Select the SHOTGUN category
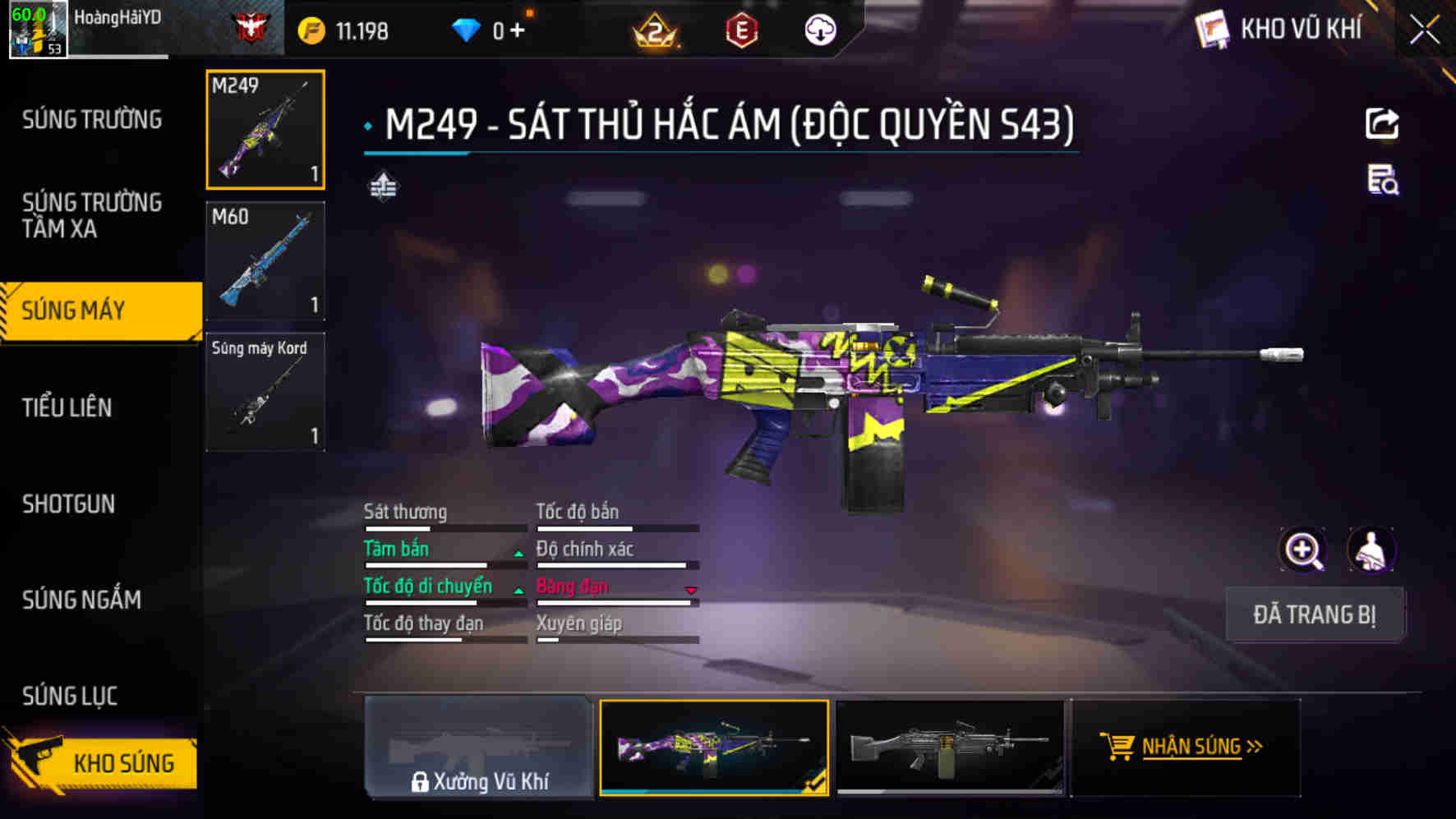 click(x=68, y=504)
